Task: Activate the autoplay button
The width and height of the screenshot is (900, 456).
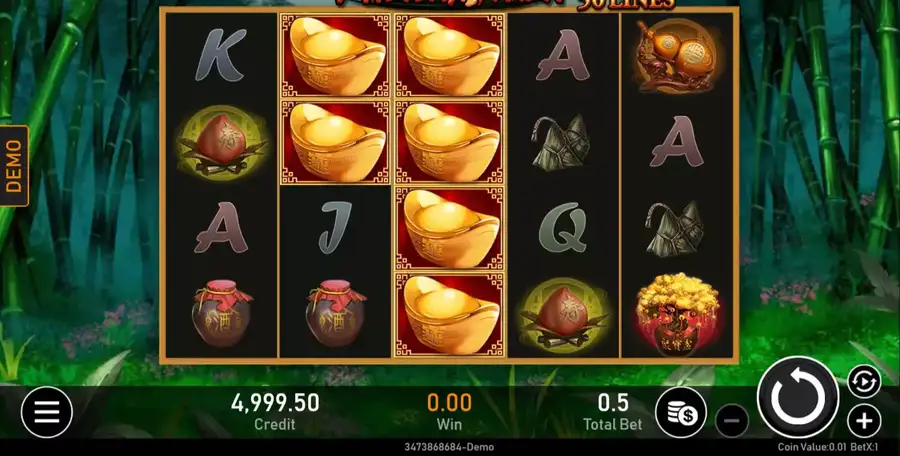Action: [863, 381]
